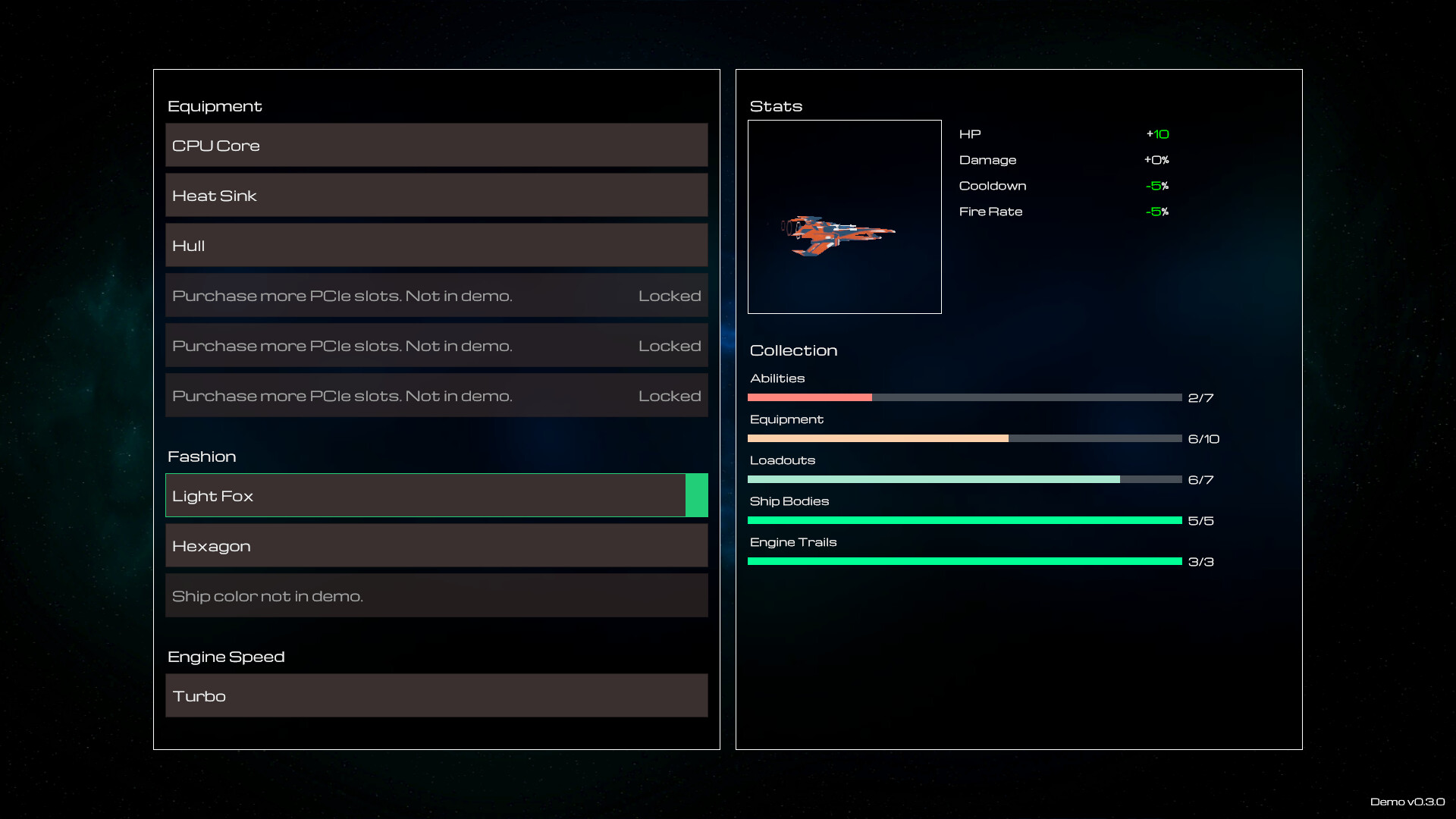Select the Light Fox fashion option

425,495
